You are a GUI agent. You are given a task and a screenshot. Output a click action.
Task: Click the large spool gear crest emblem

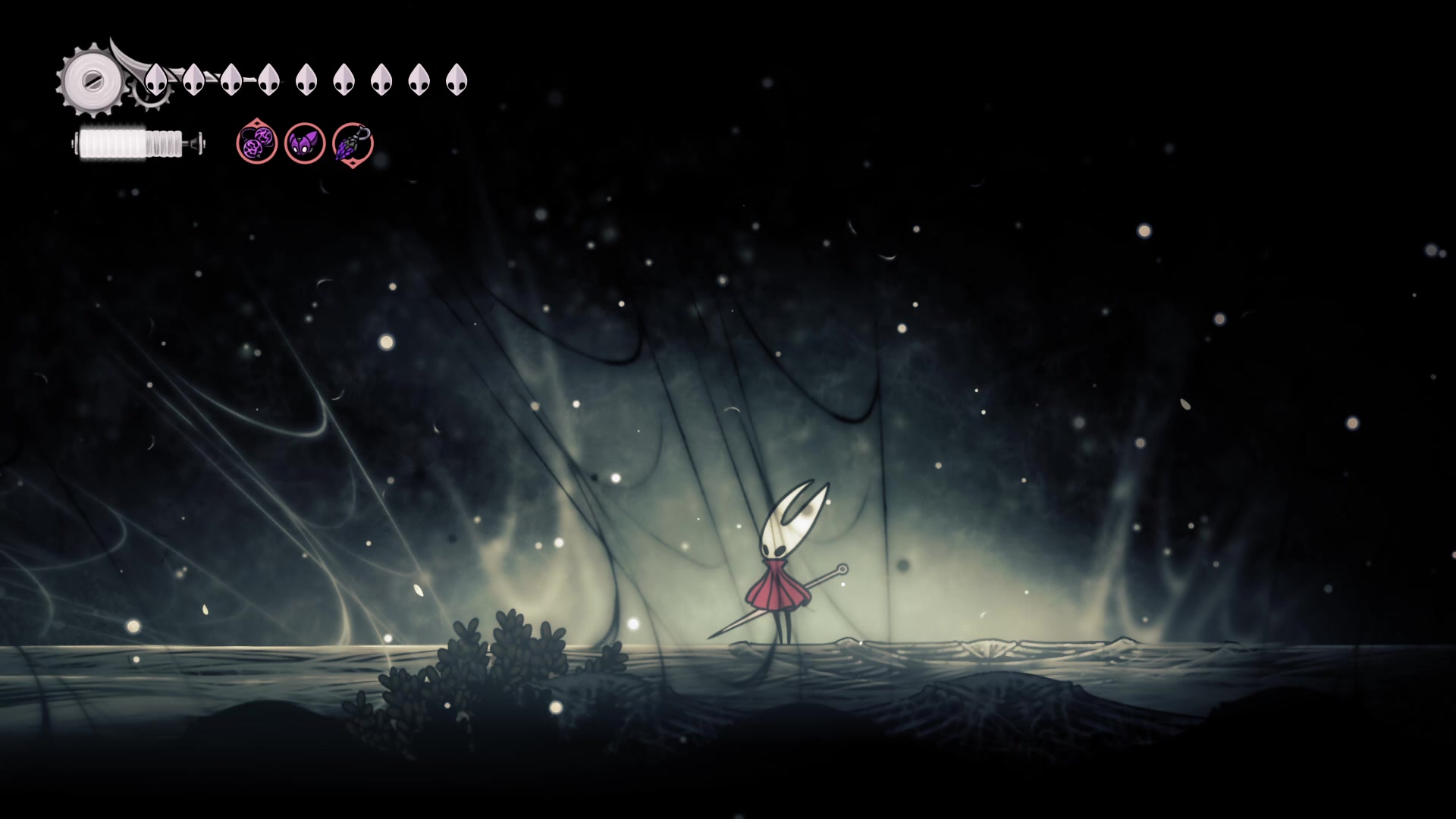[93, 80]
